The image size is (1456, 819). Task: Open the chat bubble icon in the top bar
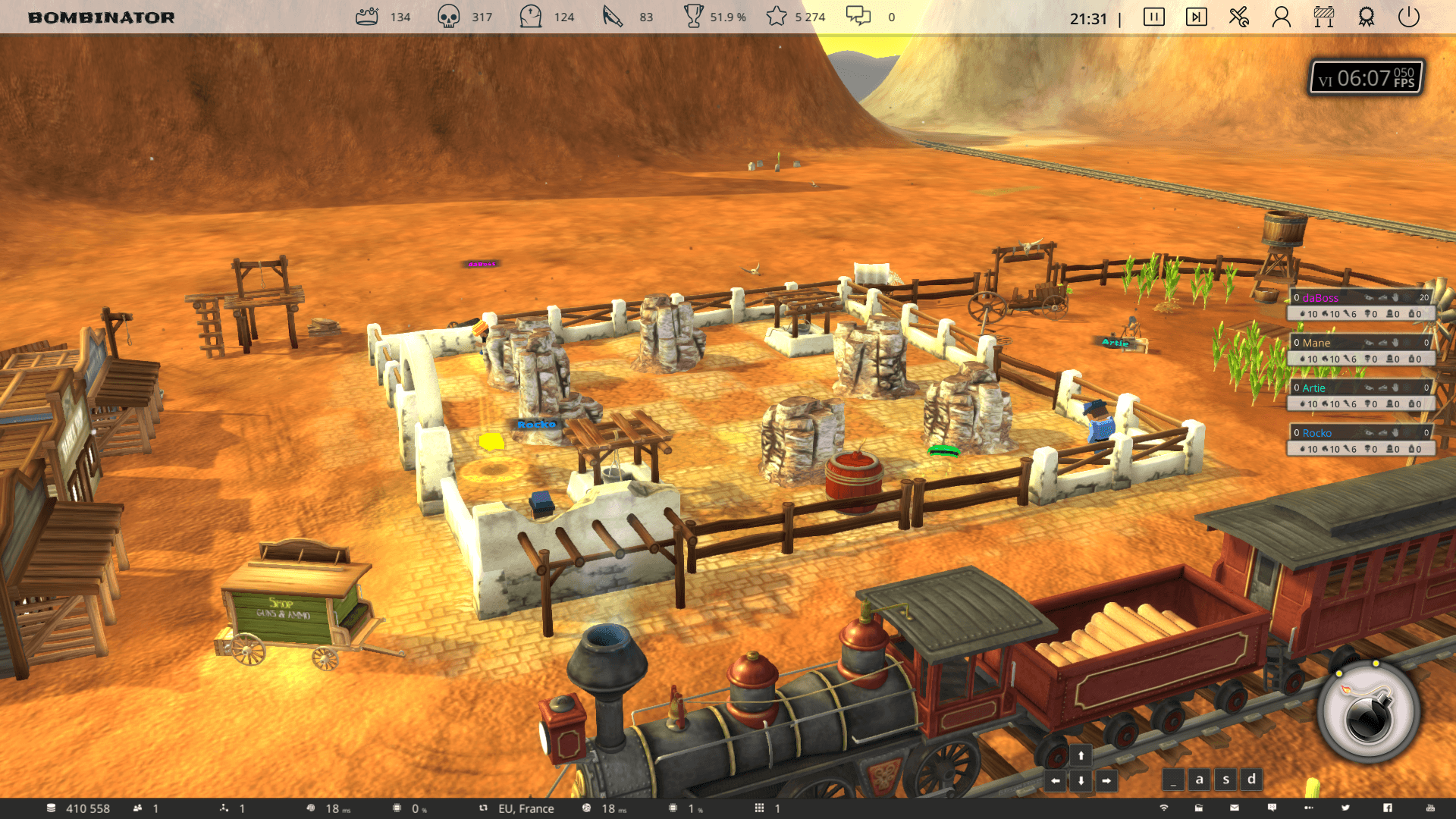click(x=858, y=17)
